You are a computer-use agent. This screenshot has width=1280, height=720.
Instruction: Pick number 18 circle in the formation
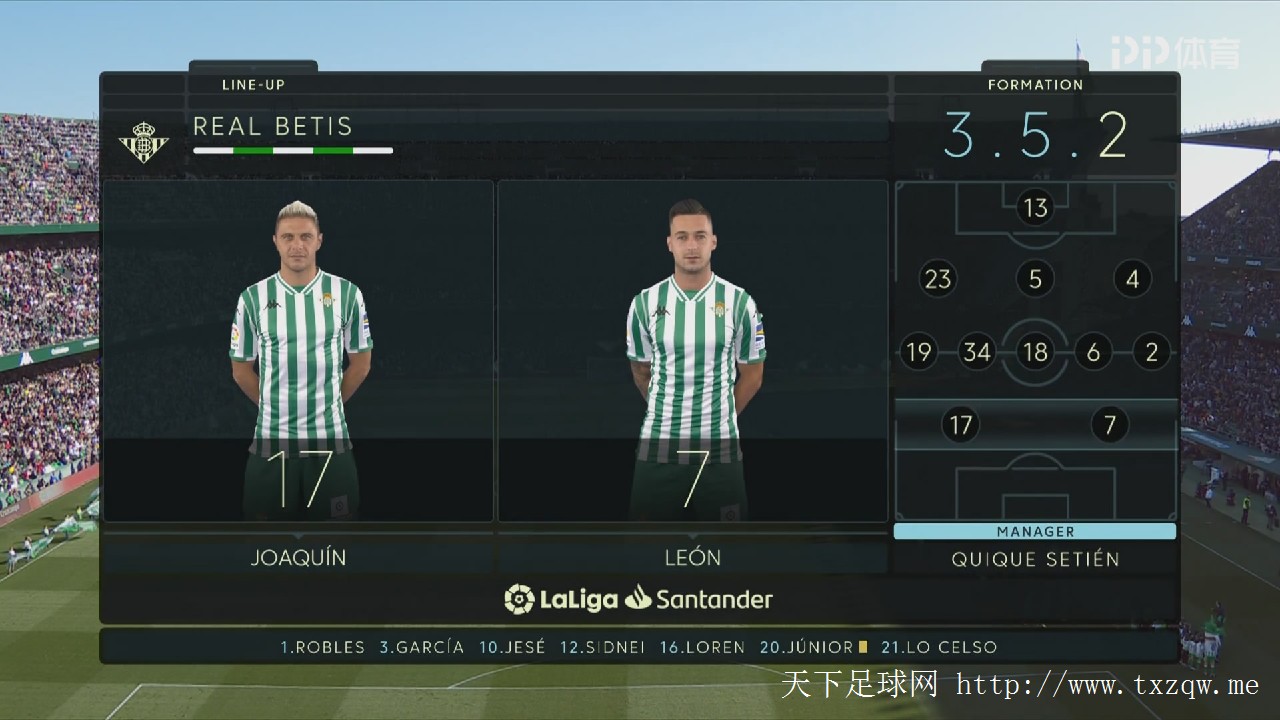[x=1035, y=352]
